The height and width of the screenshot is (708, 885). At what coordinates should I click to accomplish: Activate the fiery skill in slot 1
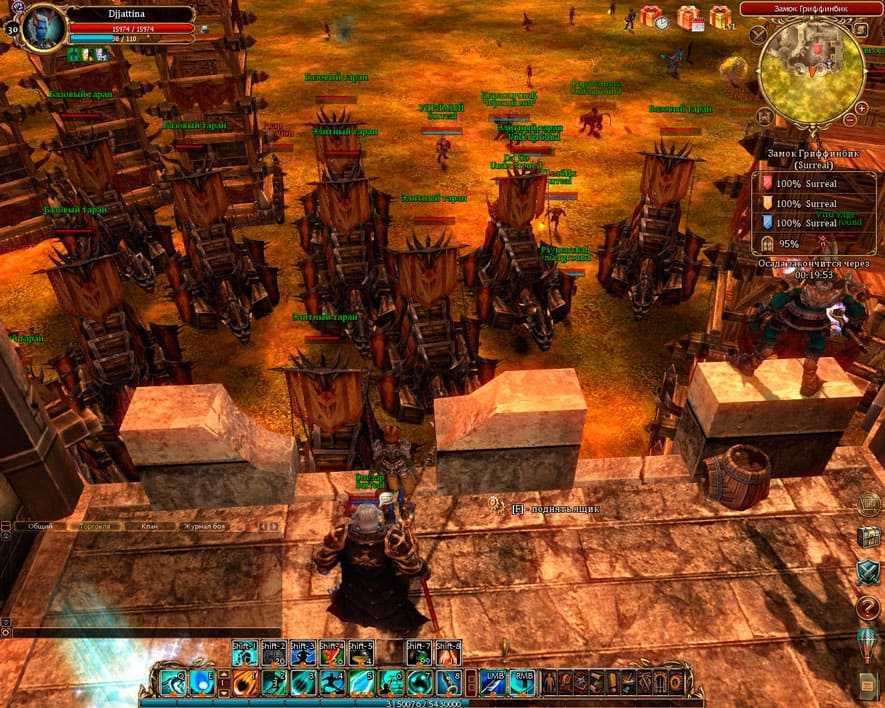click(245, 682)
